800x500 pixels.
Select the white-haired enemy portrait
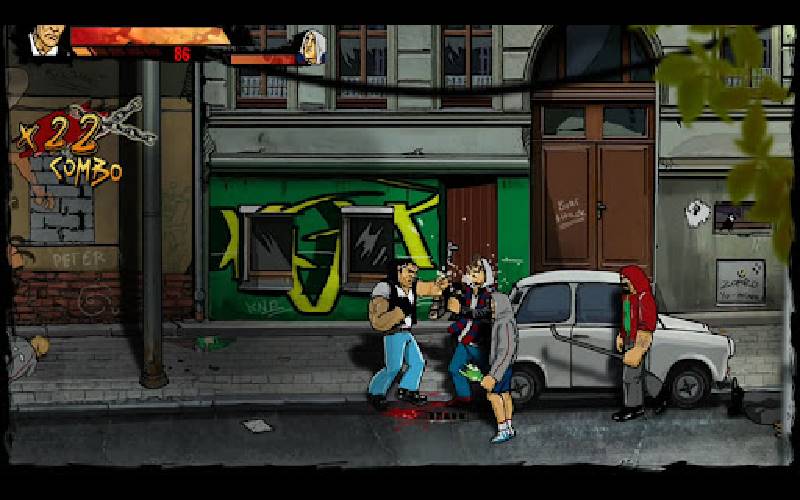tap(311, 47)
